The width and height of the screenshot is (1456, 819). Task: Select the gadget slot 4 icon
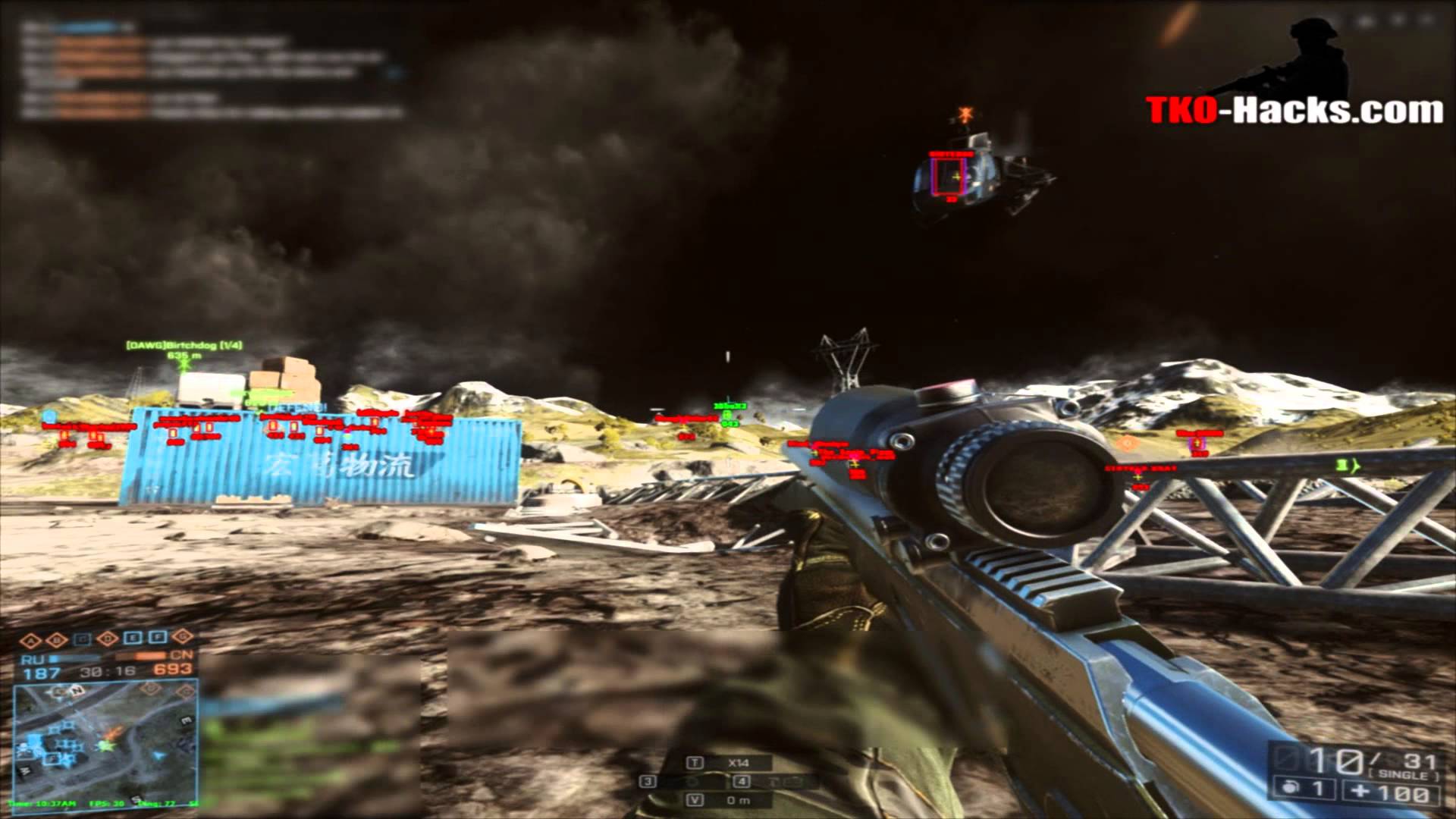(742, 781)
